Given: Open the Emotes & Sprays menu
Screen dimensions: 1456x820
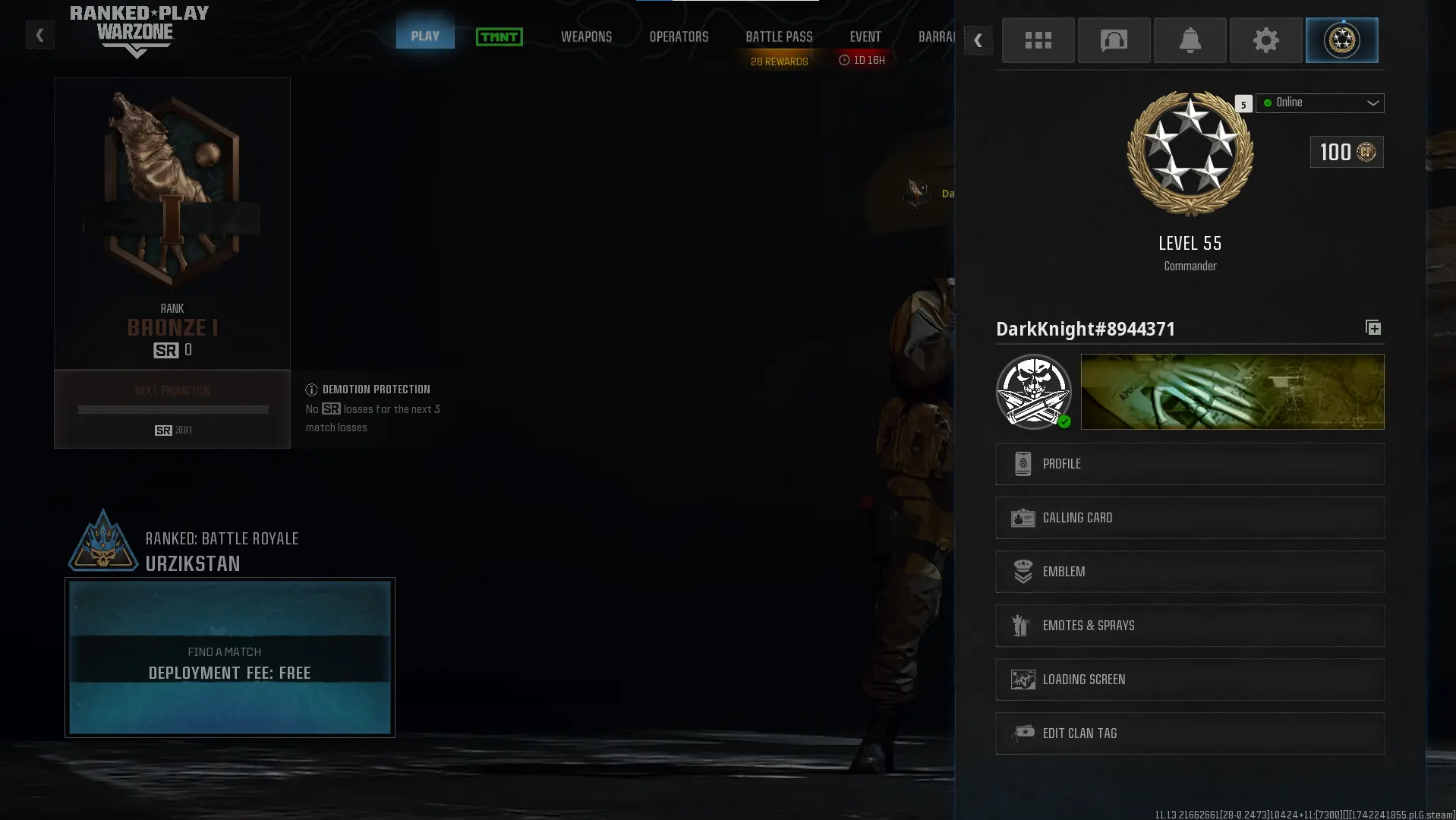Looking at the screenshot, I should coord(1189,625).
